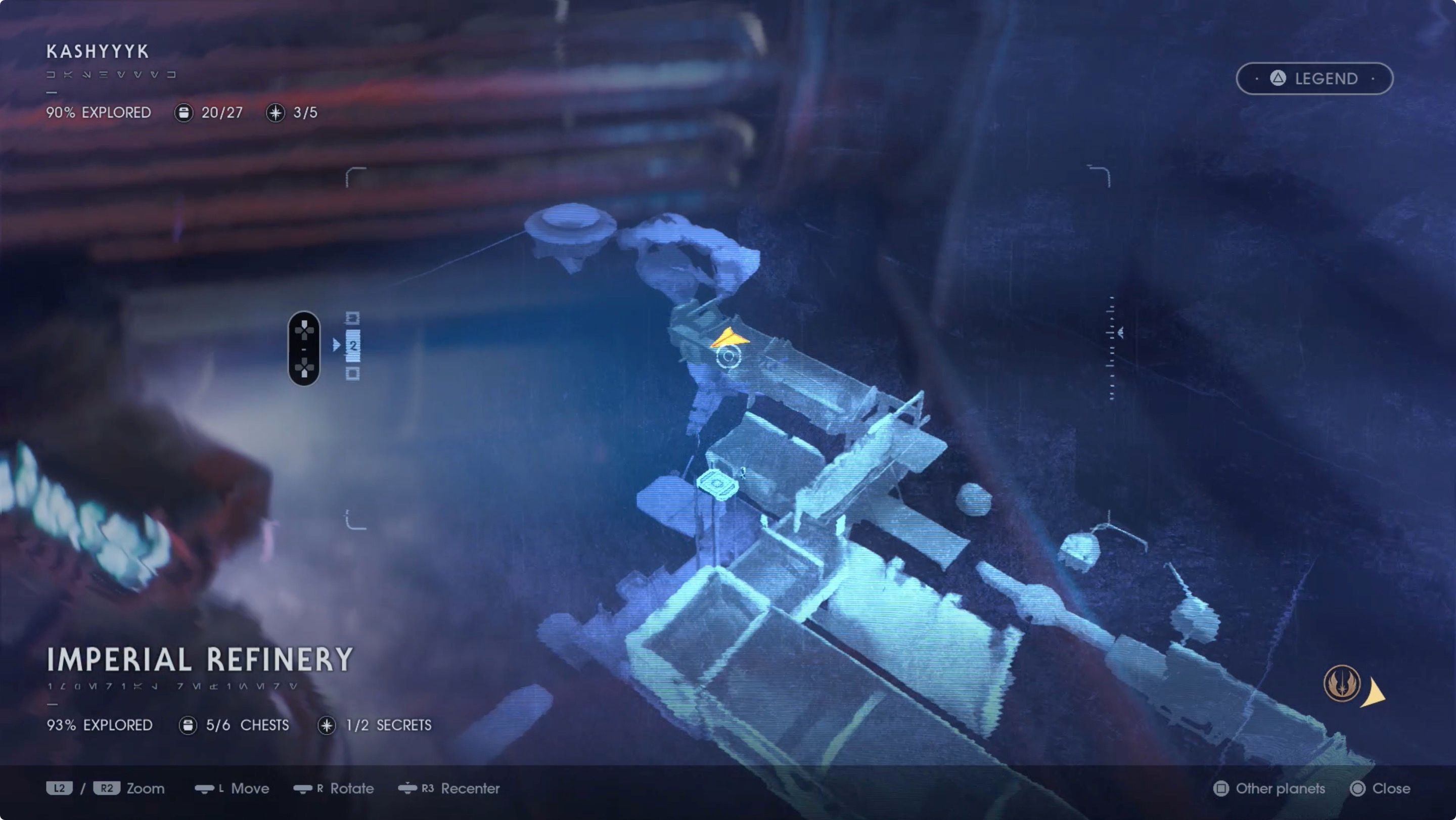Click the chest marker on the holomap
The image size is (1456, 820).
[x=718, y=484]
